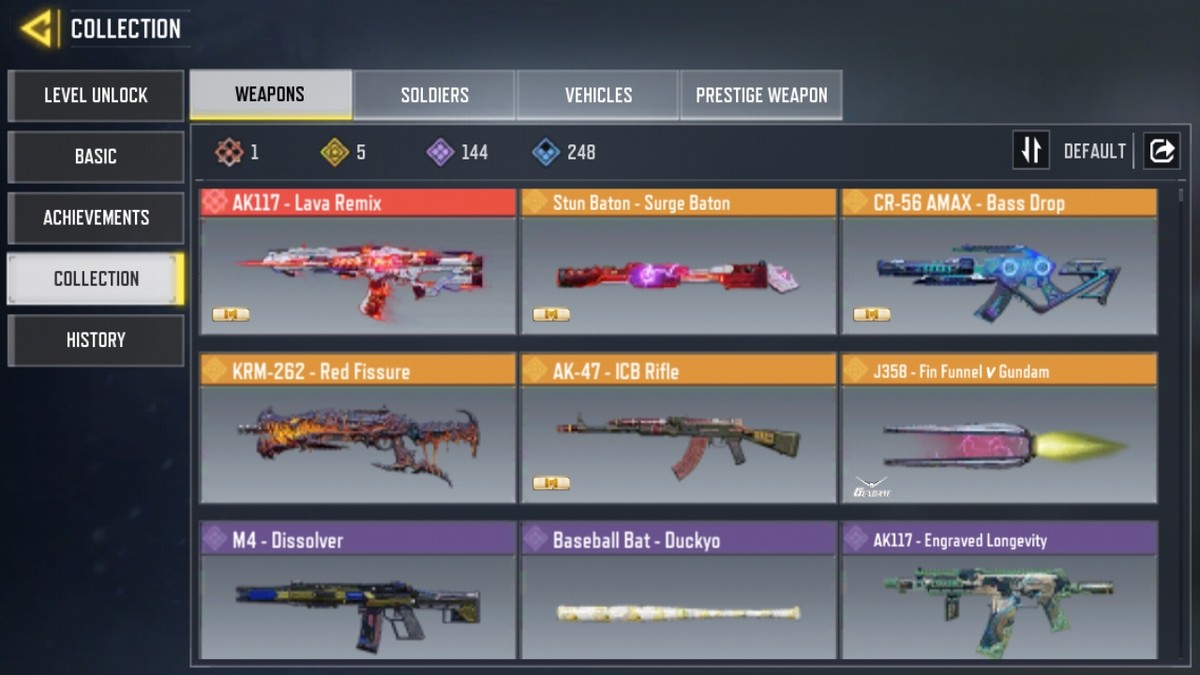Toggle the sort order arrows button
The height and width of the screenshot is (675, 1200).
point(1031,151)
